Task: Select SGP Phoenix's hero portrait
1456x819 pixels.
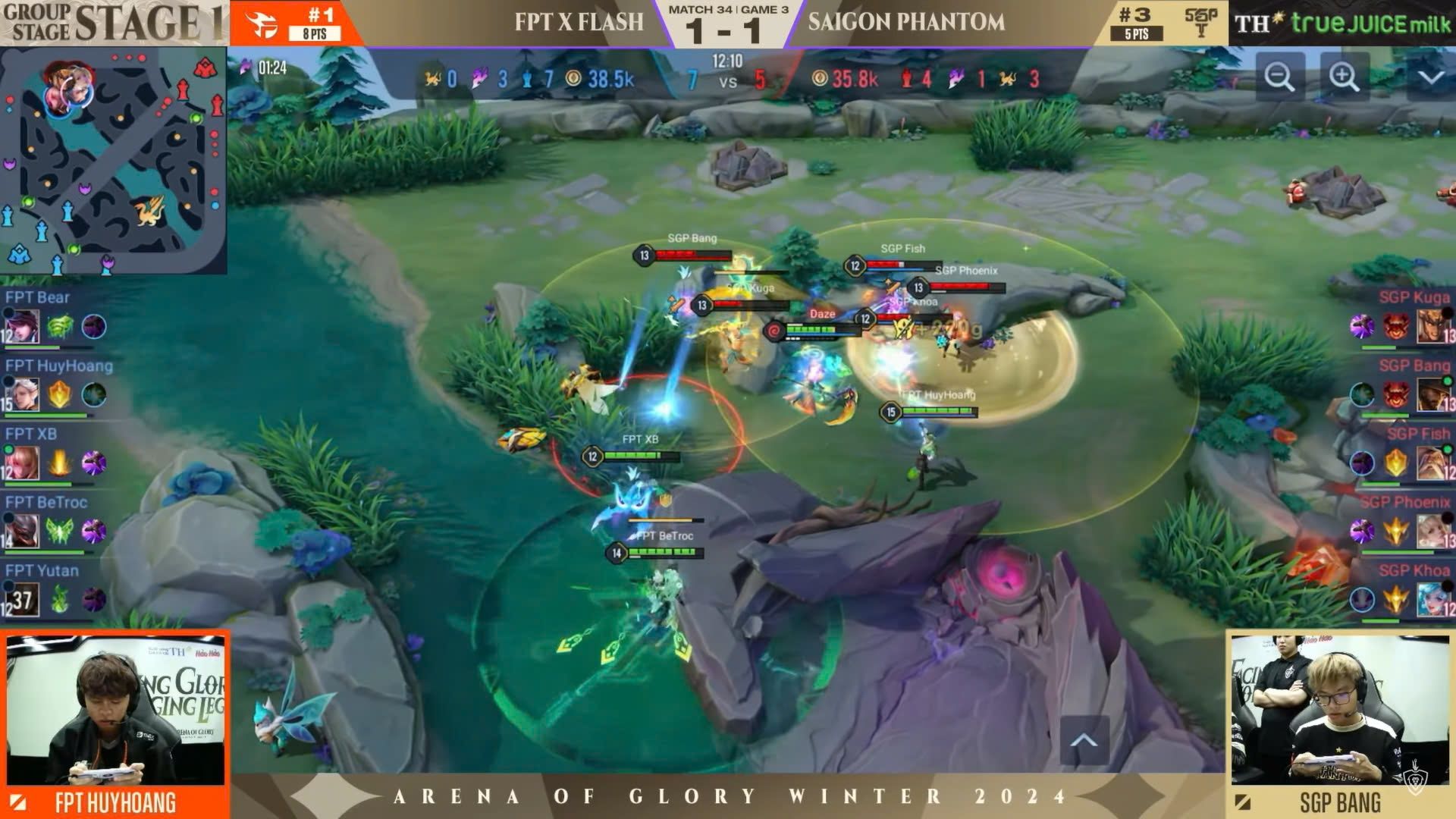Action: tap(1432, 532)
